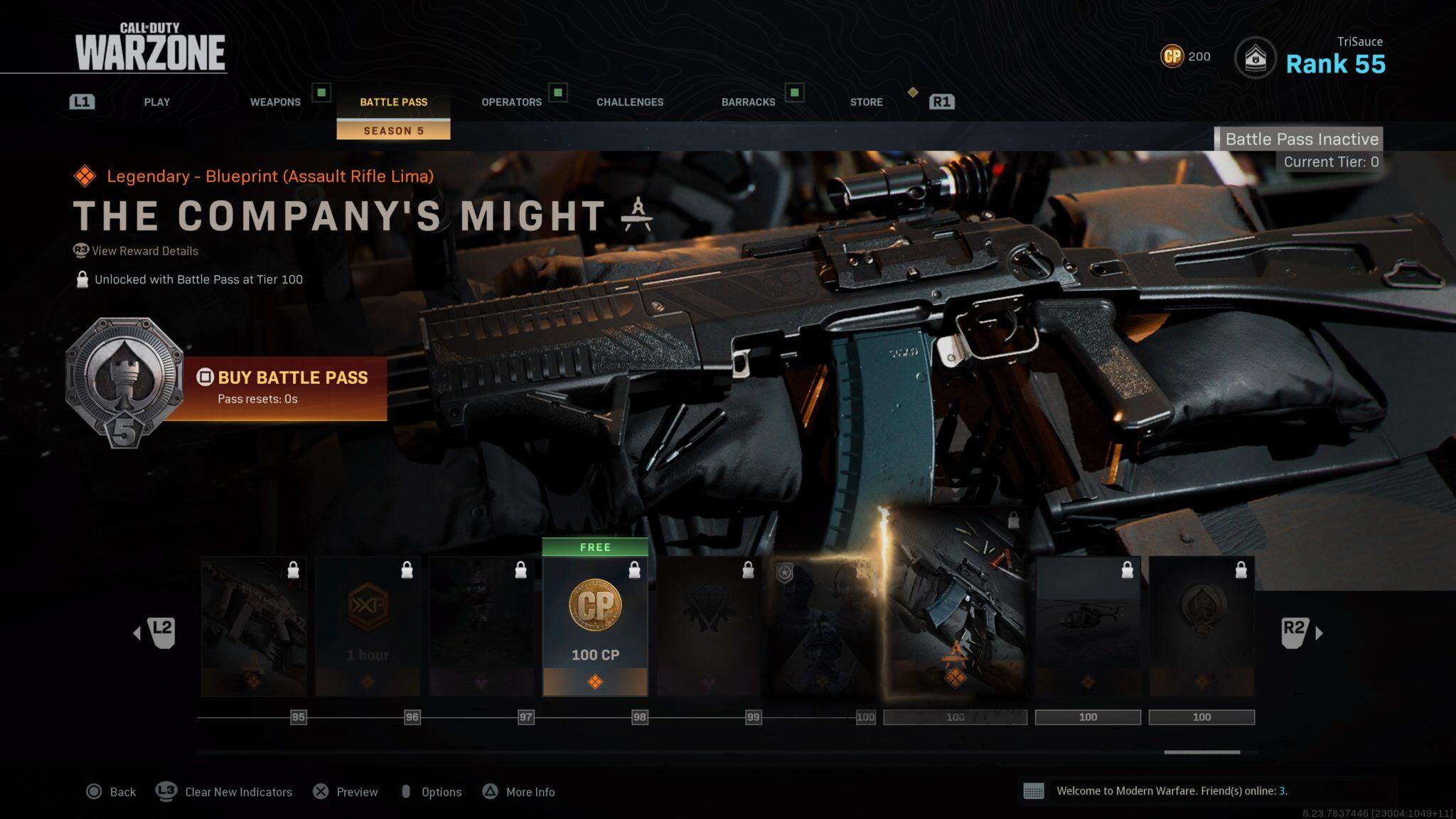Viewport: 1456px width, 819px height.
Task: Switch to the Barracks tab
Action: pos(748,102)
